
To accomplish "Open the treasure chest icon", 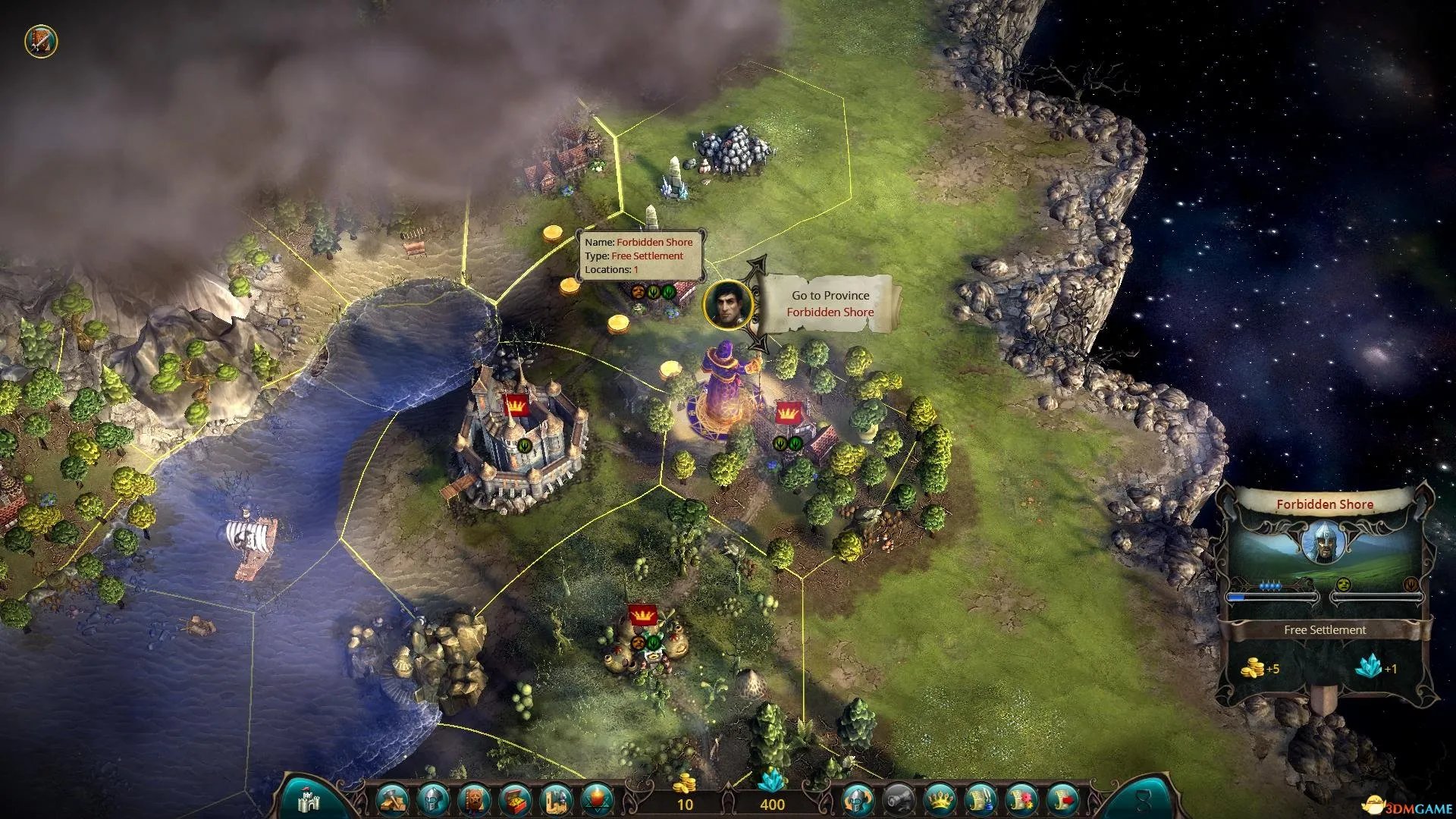I will coord(516,800).
